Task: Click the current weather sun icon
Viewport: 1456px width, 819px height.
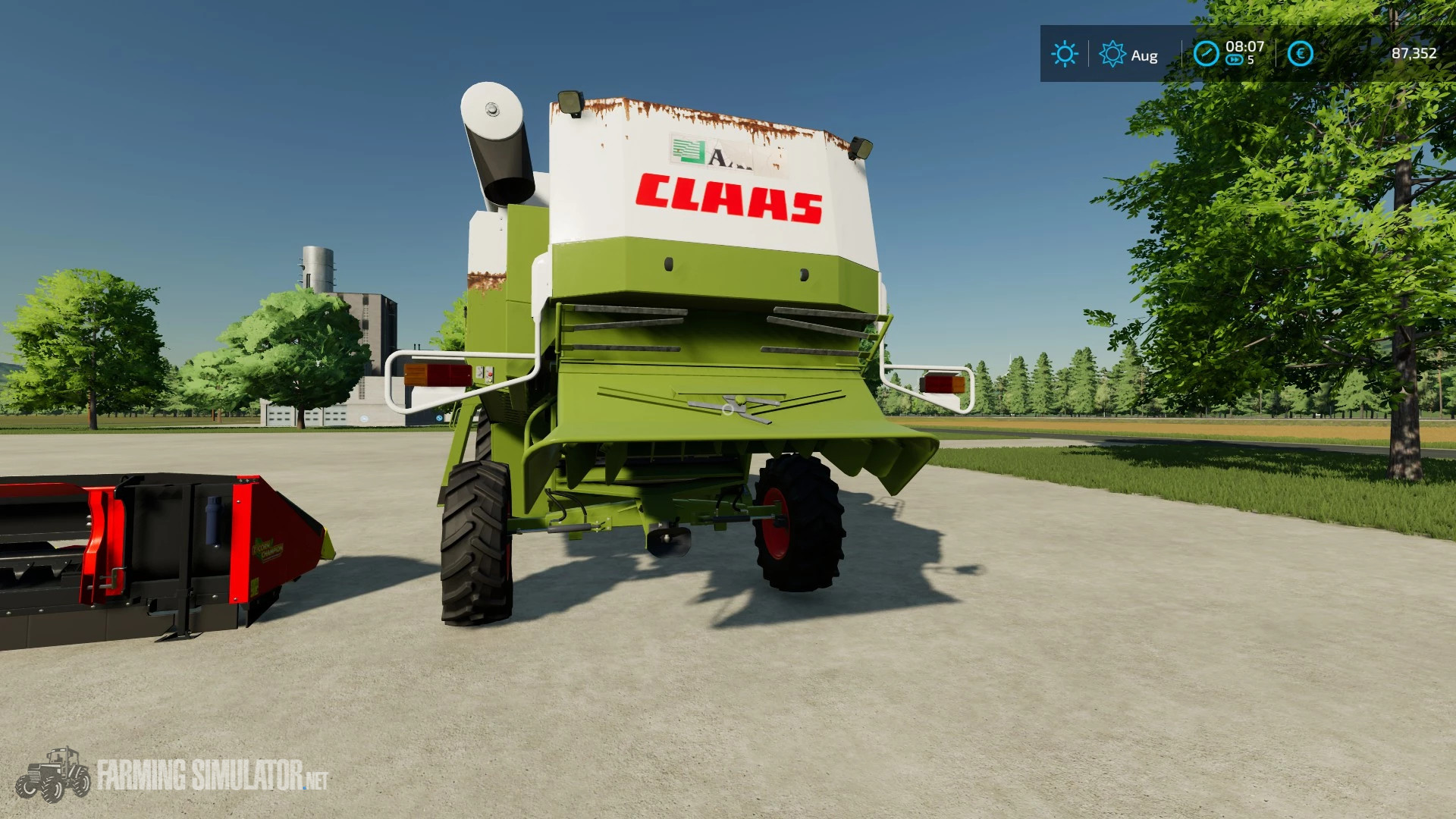Action: [x=1065, y=55]
